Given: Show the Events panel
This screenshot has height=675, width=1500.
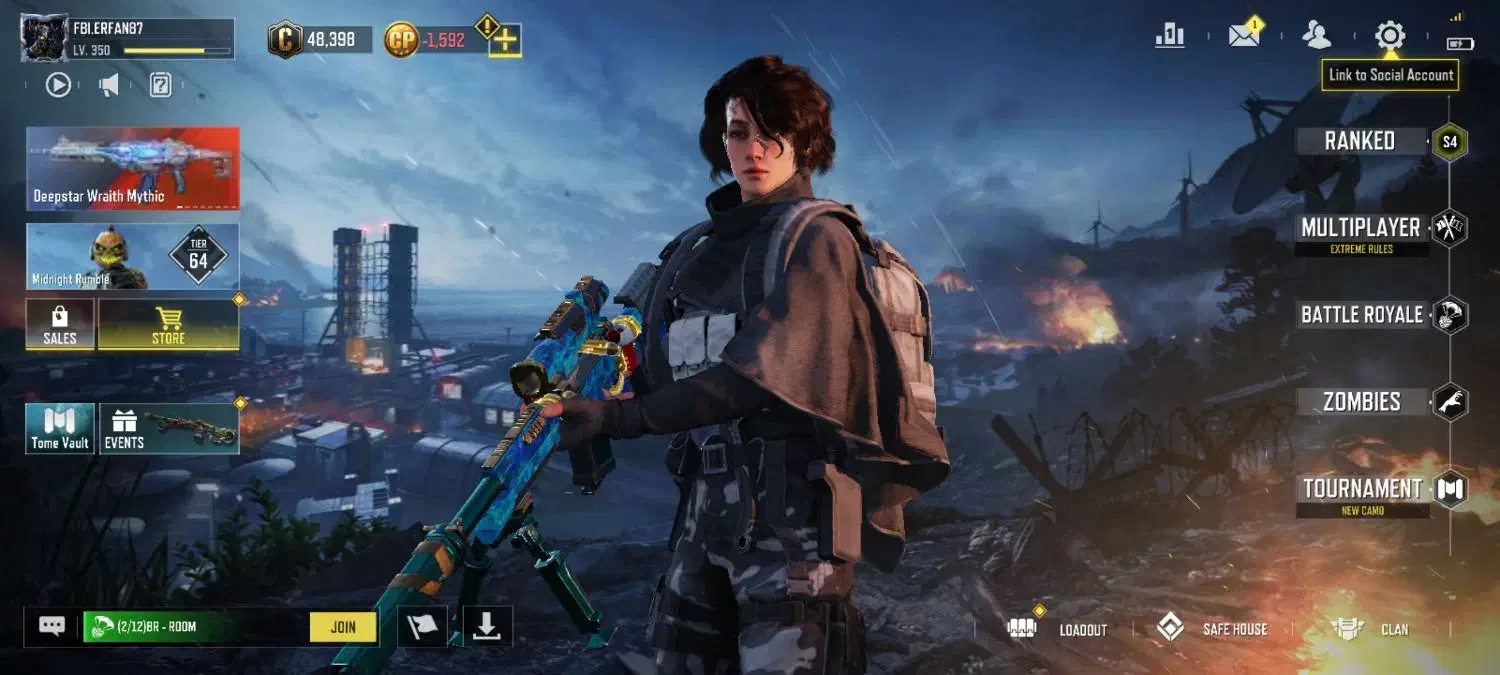Looking at the screenshot, I should click(168, 429).
